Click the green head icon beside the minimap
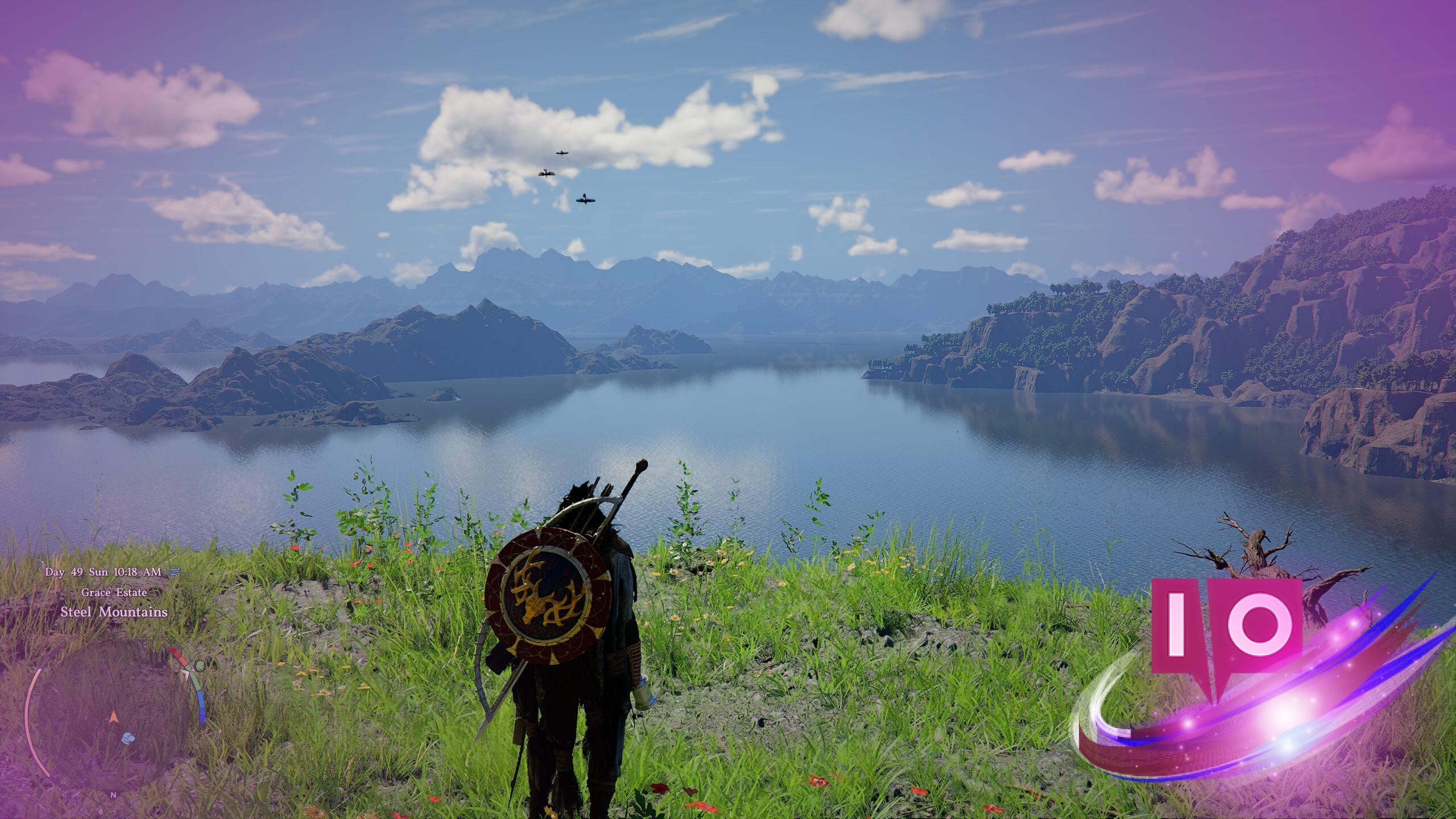 click(x=199, y=664)
